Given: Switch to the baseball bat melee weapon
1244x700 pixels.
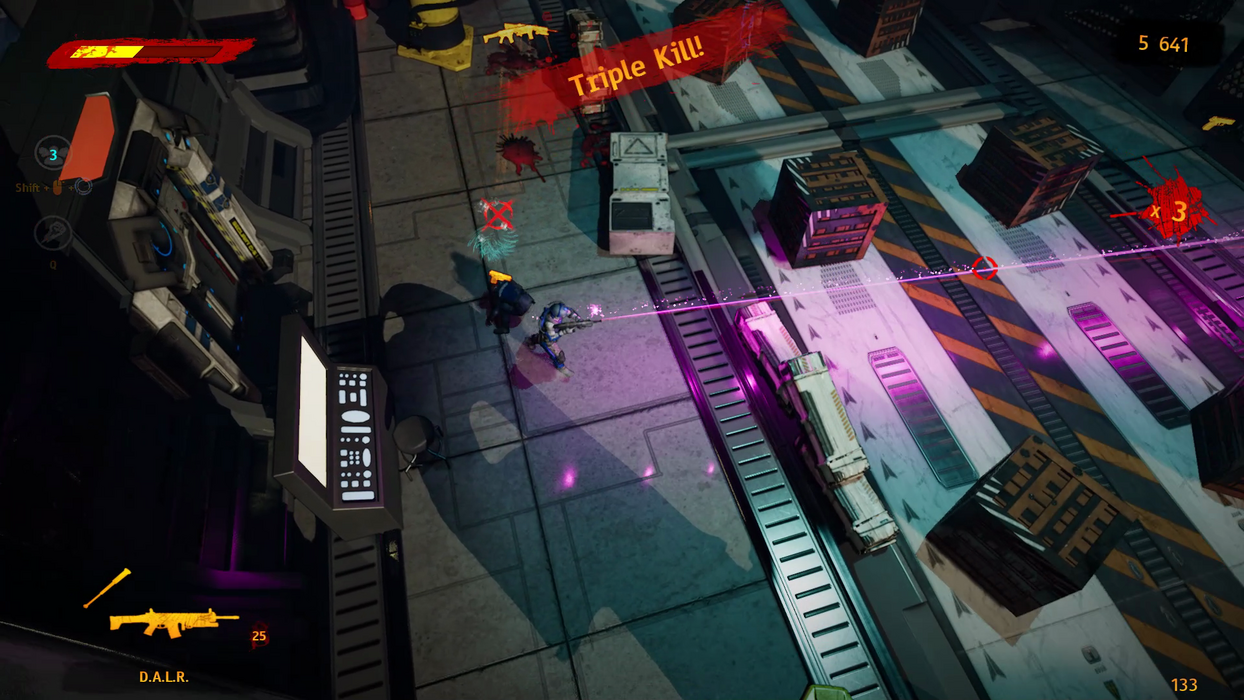Looking at the screenshot, I should click(x=107, y=588).
